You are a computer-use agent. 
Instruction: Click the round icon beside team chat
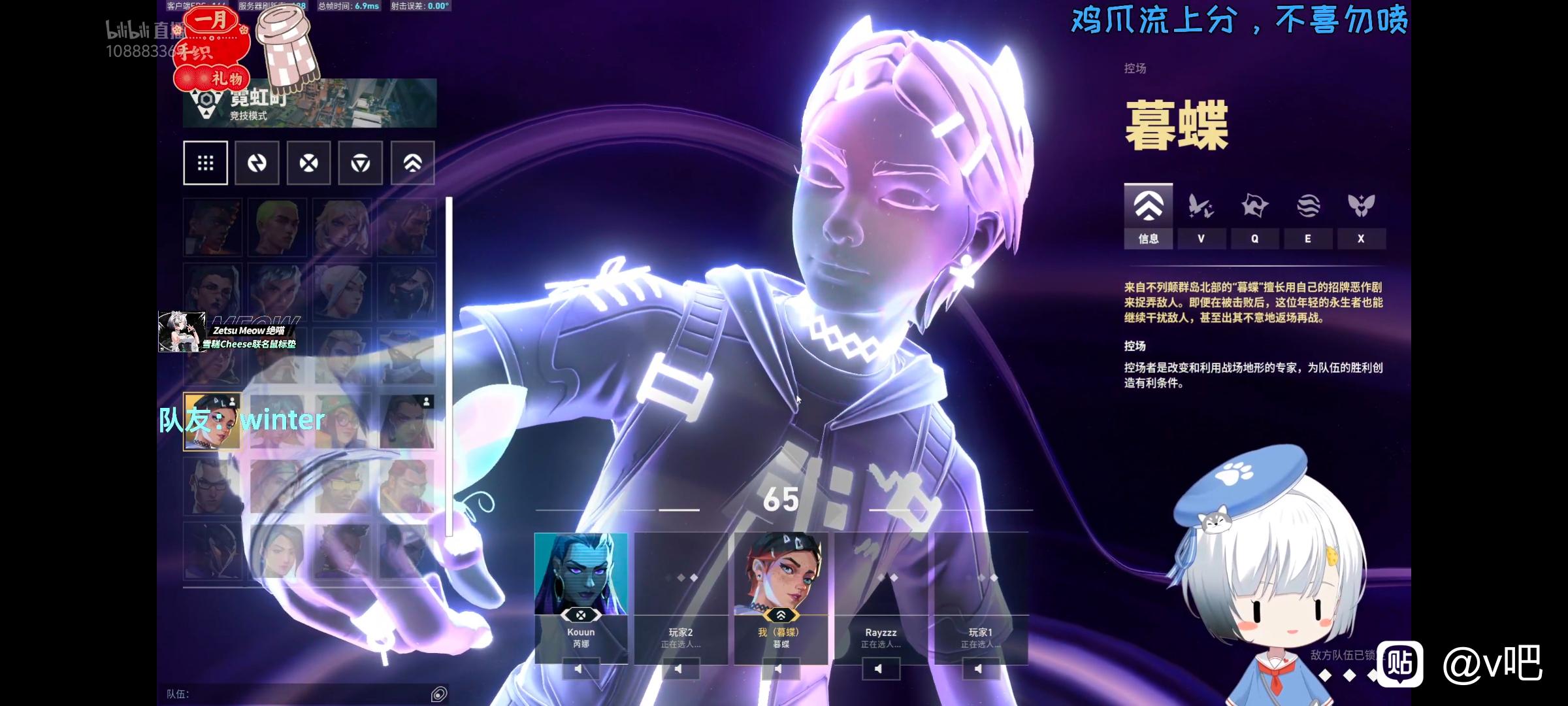click(x=439, y=694)
